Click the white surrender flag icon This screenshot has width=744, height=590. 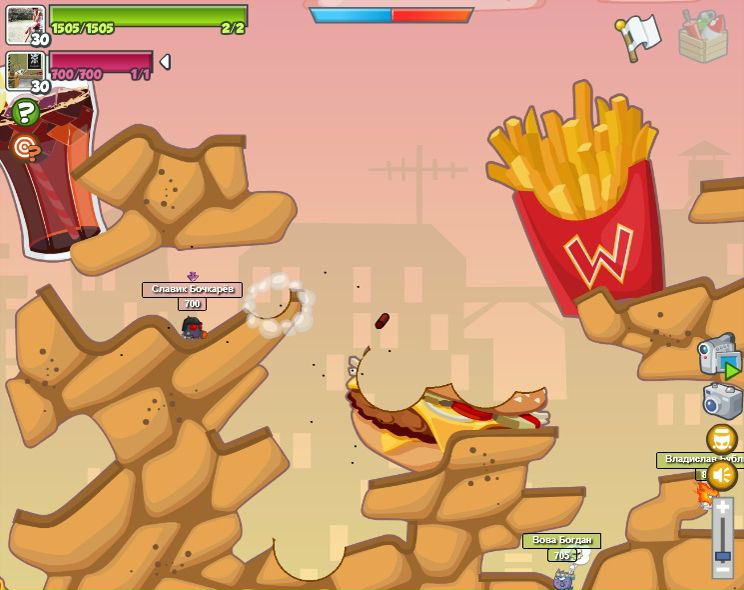[639, 36]
